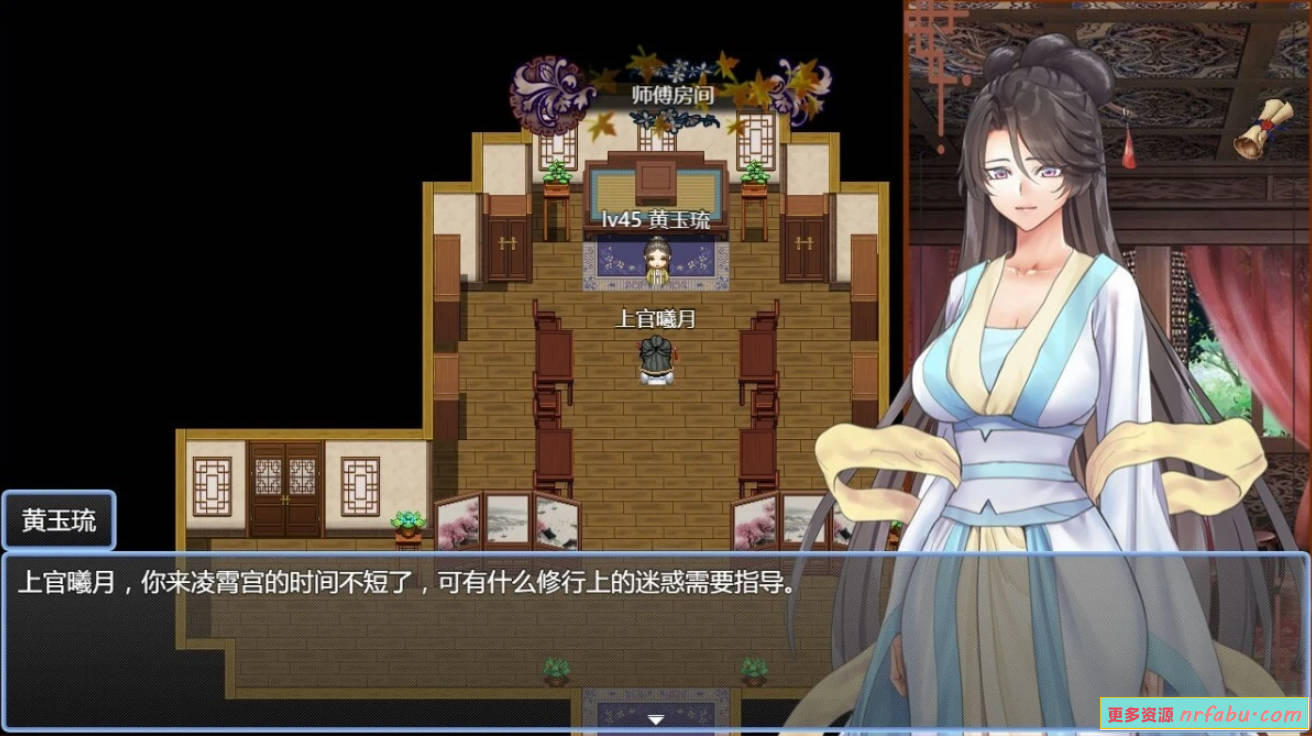Select the 黄玉琉 speaker name box
The width and height of the screenshot is (1312, 736).
pyautogui.click(x=58, y=520)
